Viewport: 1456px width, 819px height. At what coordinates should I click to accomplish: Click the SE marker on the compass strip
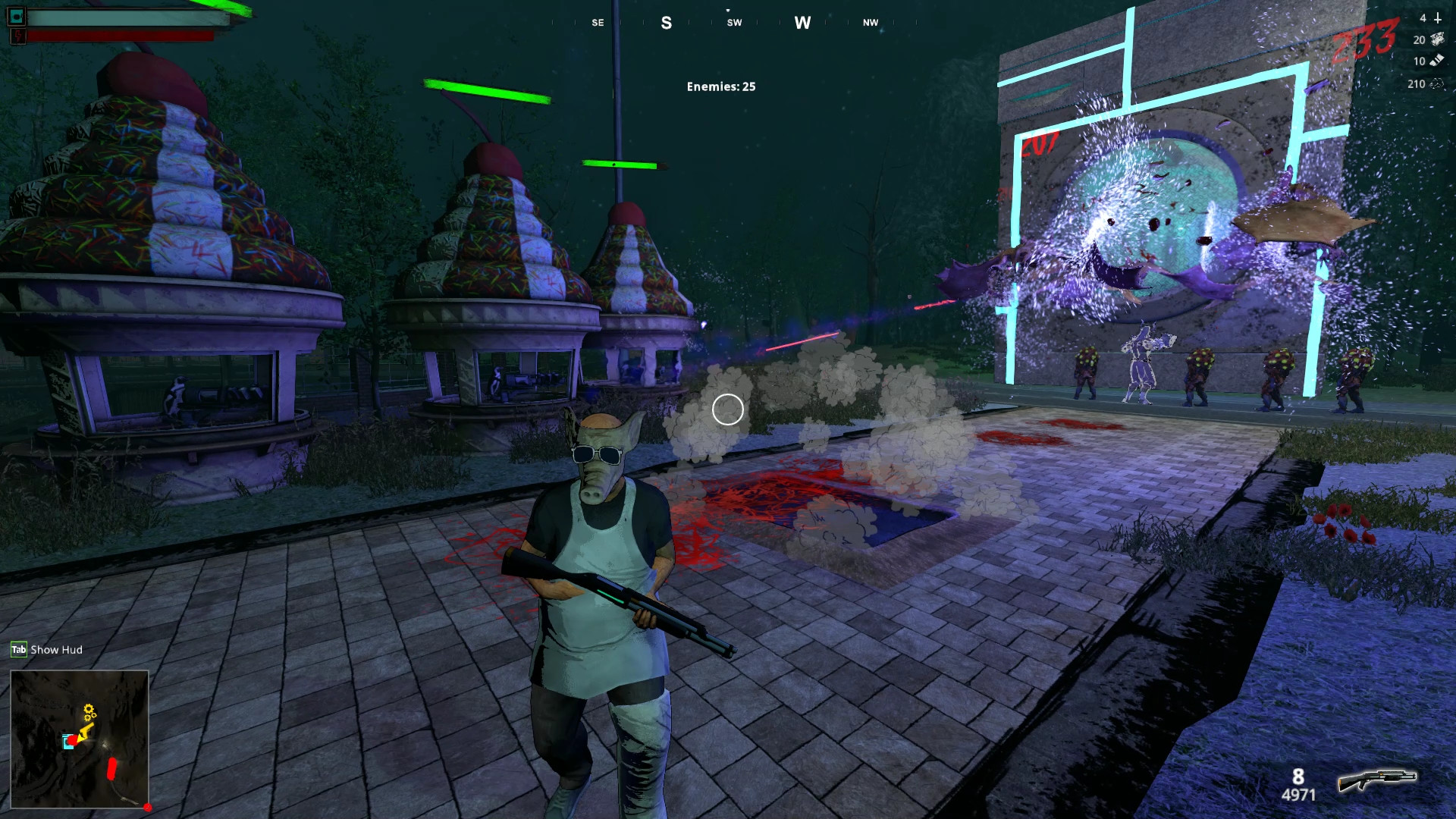click(597, 23)
